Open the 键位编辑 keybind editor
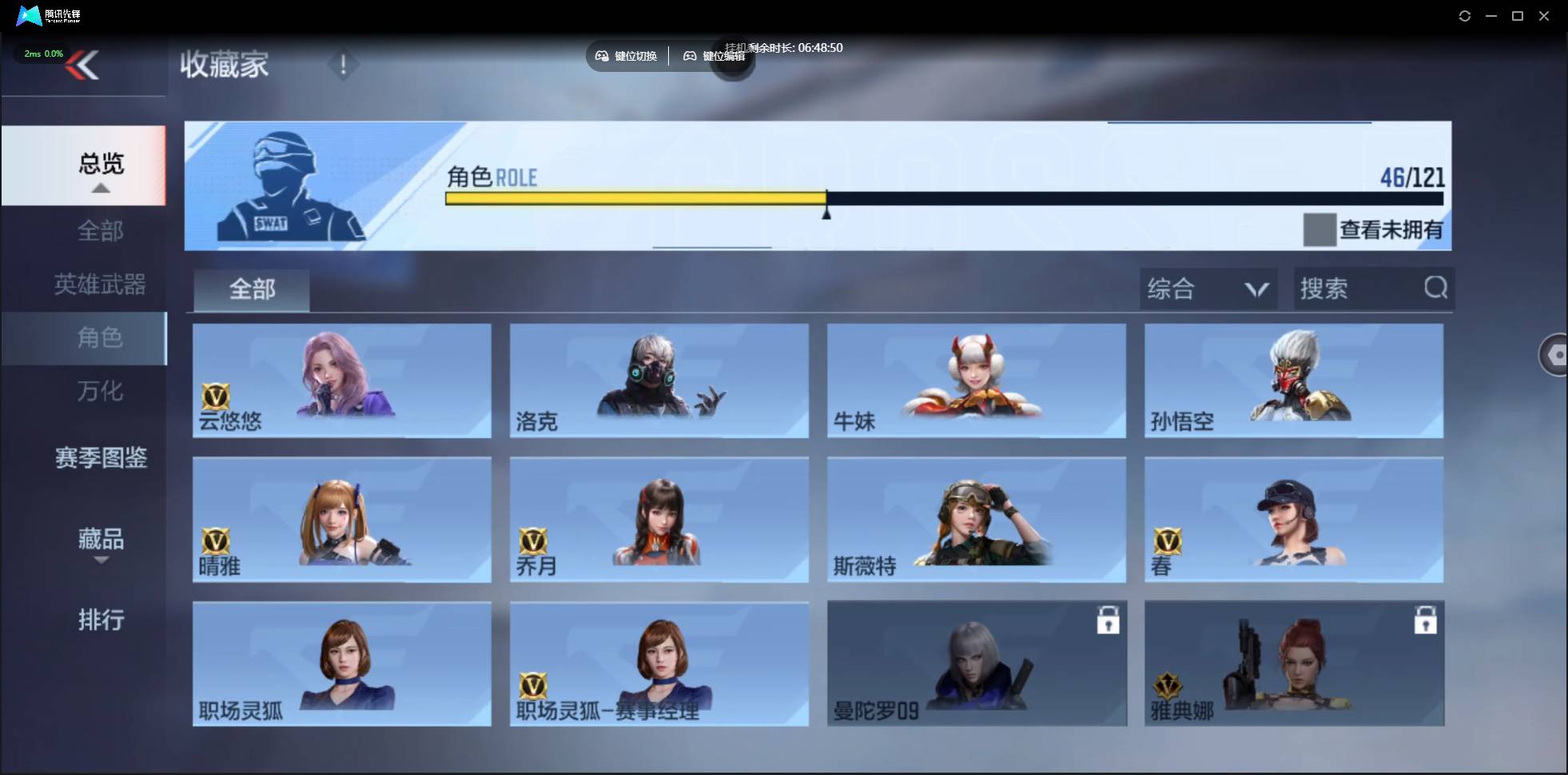This screenshot has height=775, width=1568. (x=715, y=56)
